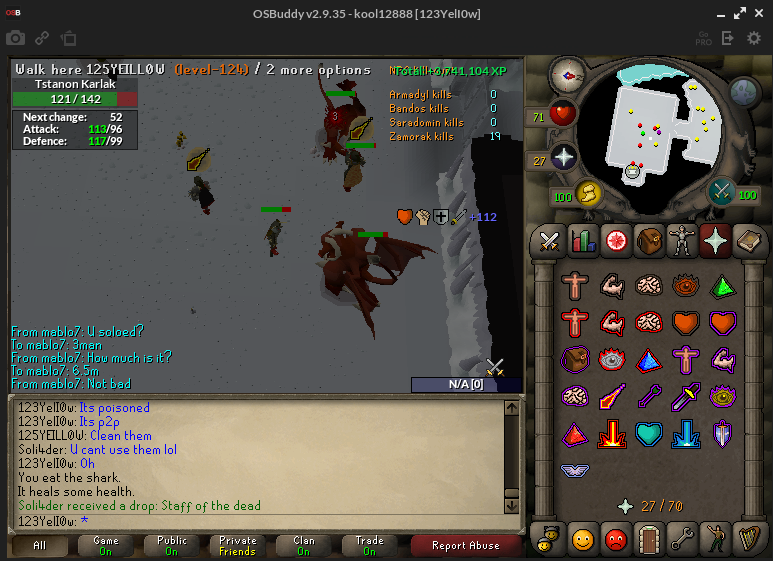This screenshot has height=561, width=773.
Task: Open the Public chat filter tab
Action: (x=172, y=546)
